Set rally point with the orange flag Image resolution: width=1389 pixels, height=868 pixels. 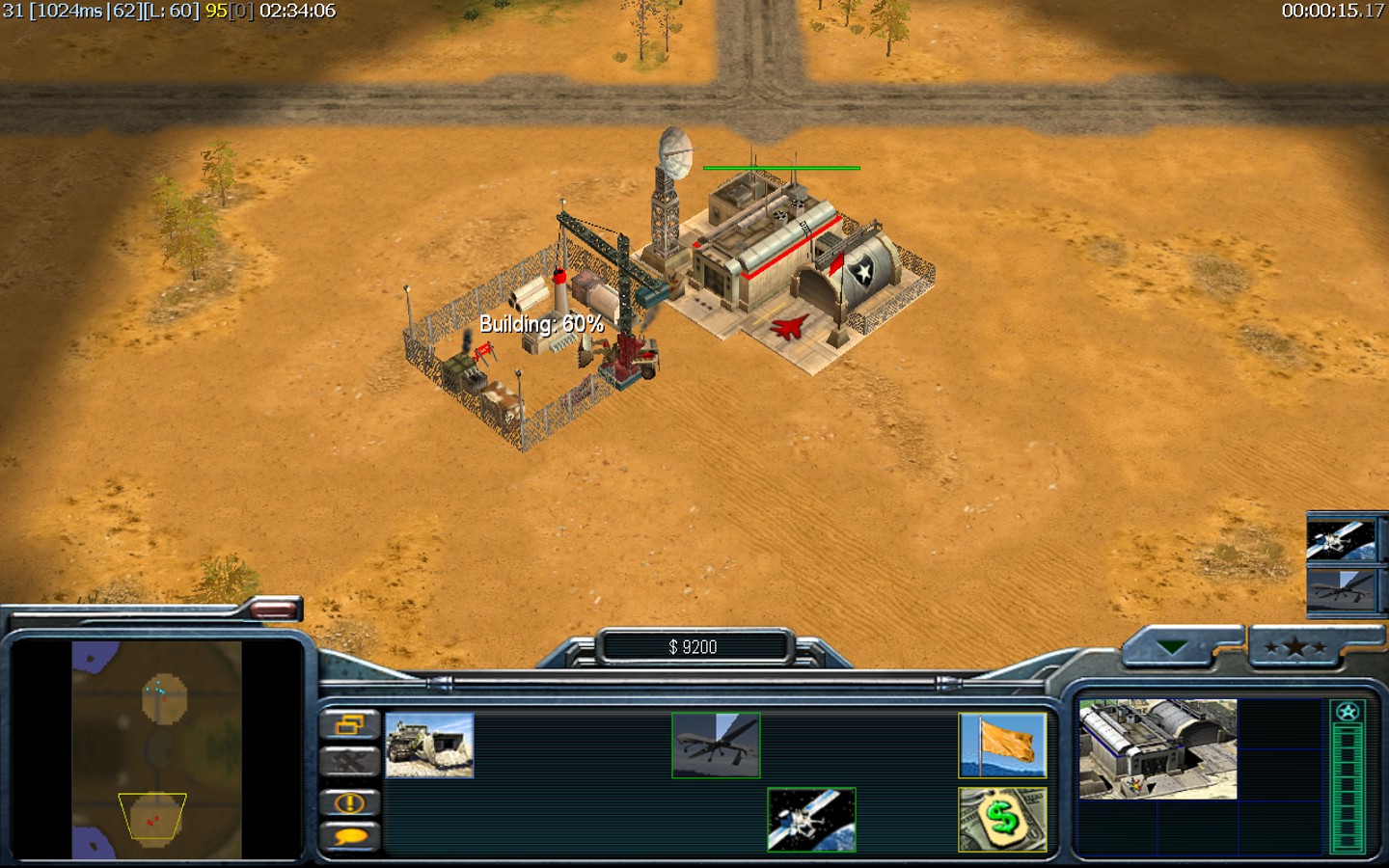pyautogui.click(x=1002, y=745)
